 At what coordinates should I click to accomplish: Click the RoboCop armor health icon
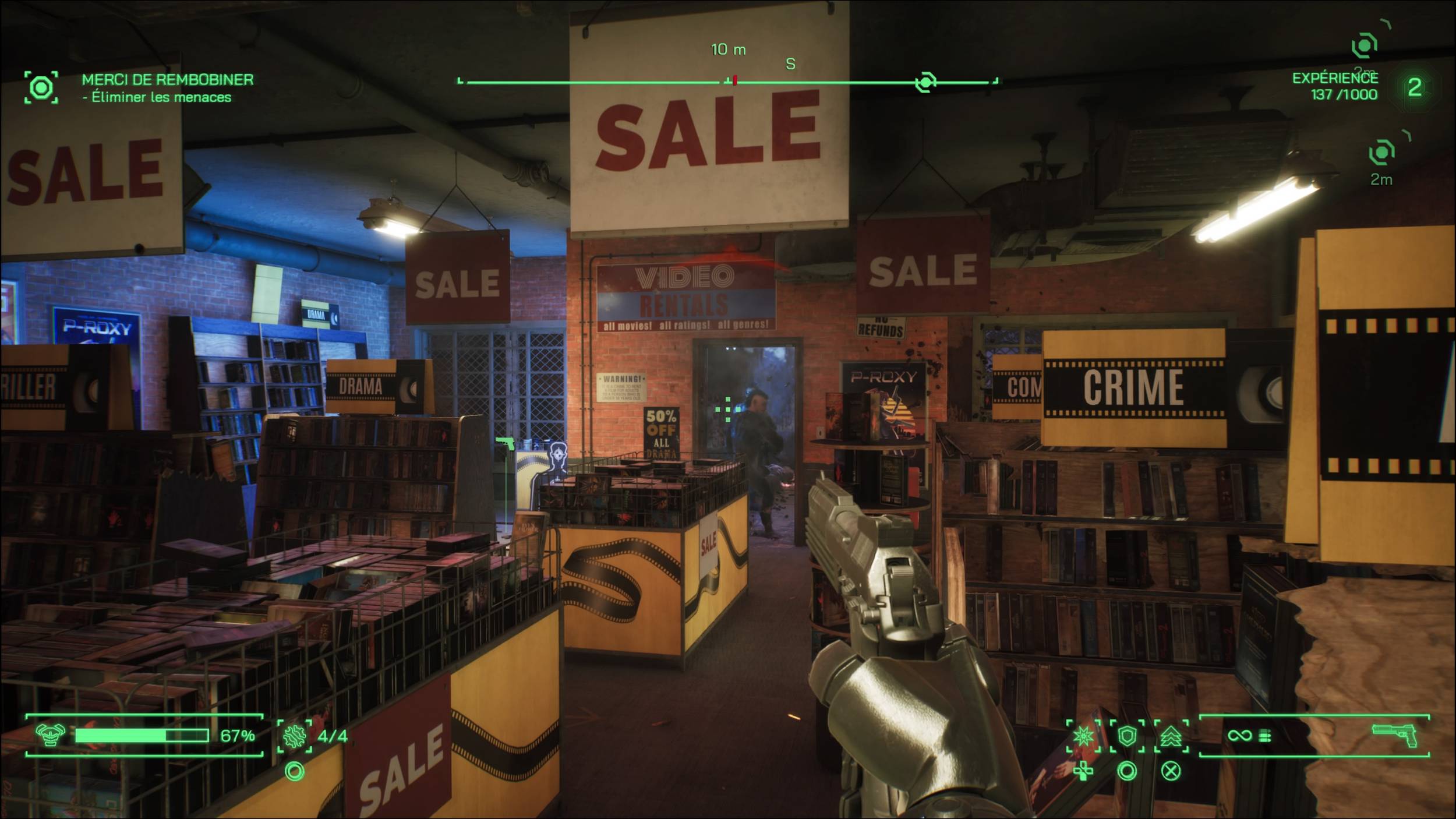coord(51,736)
